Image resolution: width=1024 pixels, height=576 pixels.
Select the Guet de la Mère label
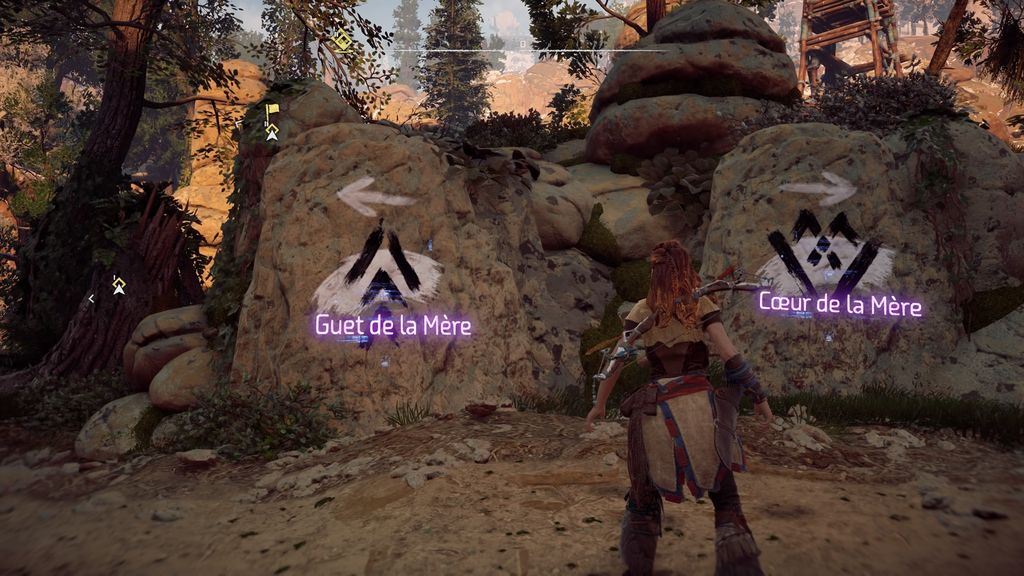(x=393, y=325)
